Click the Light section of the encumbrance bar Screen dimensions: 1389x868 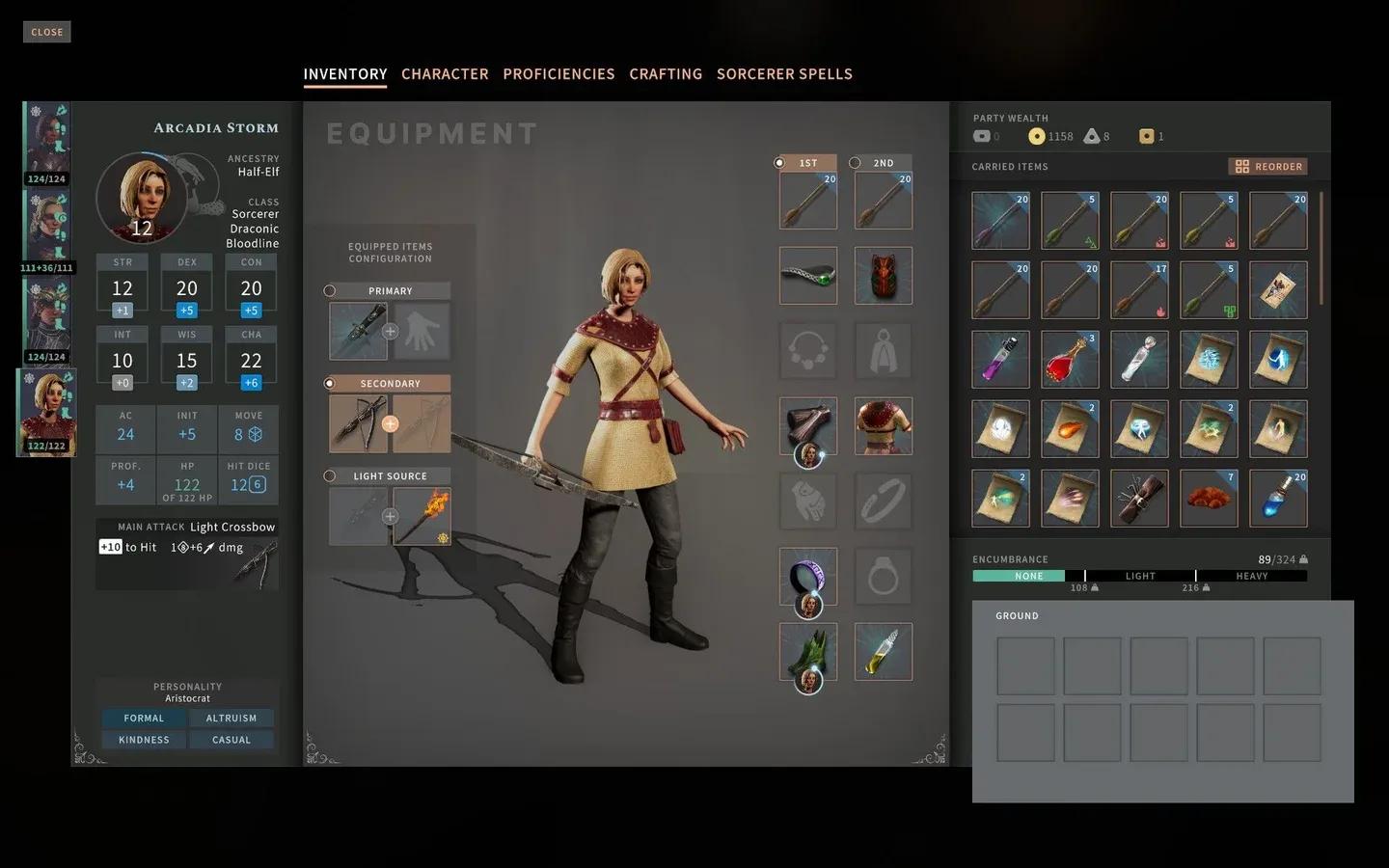click(x=1139, y=576)
